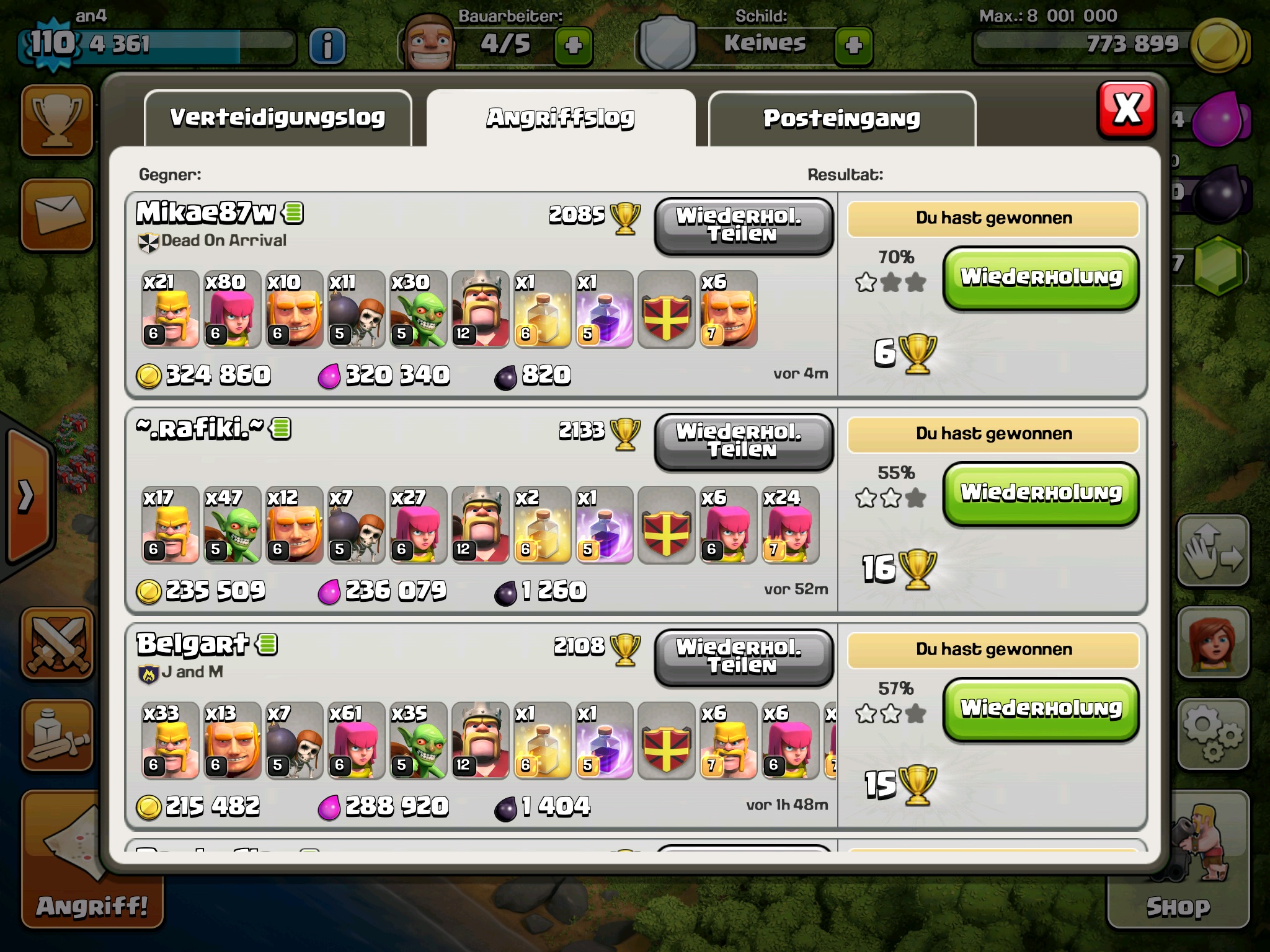Screen dimensions: 1270x952
Task: Add a builder with the Bauarbeiter plus button
Action: 574,45
